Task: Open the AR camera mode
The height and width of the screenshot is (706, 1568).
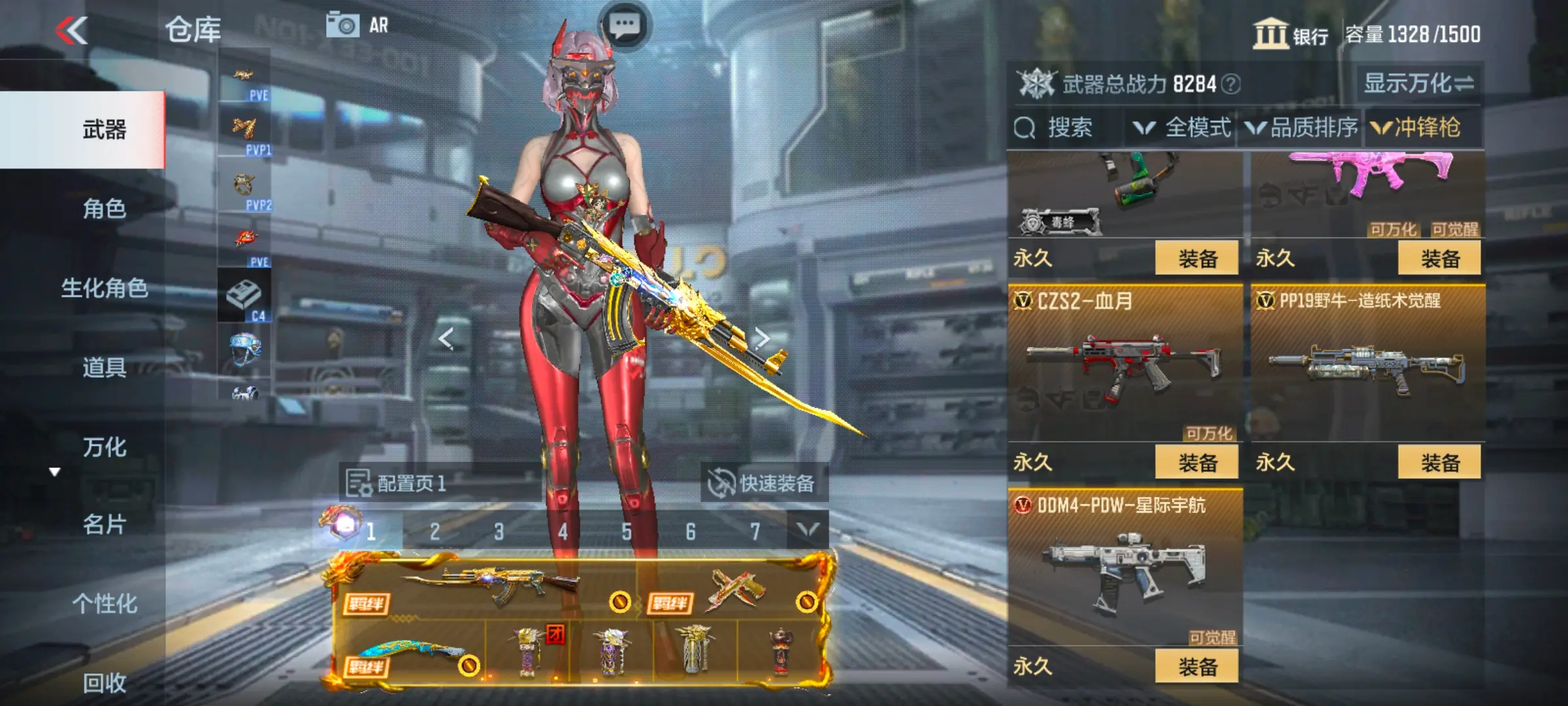Action: [x=357, y=25]
